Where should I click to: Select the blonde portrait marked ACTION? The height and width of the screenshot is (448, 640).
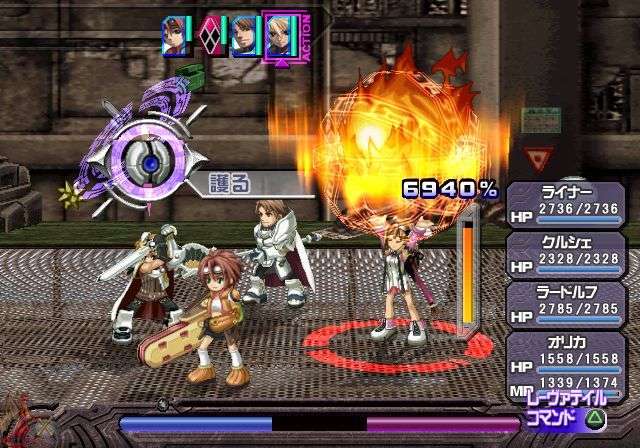tap(279, 37)
